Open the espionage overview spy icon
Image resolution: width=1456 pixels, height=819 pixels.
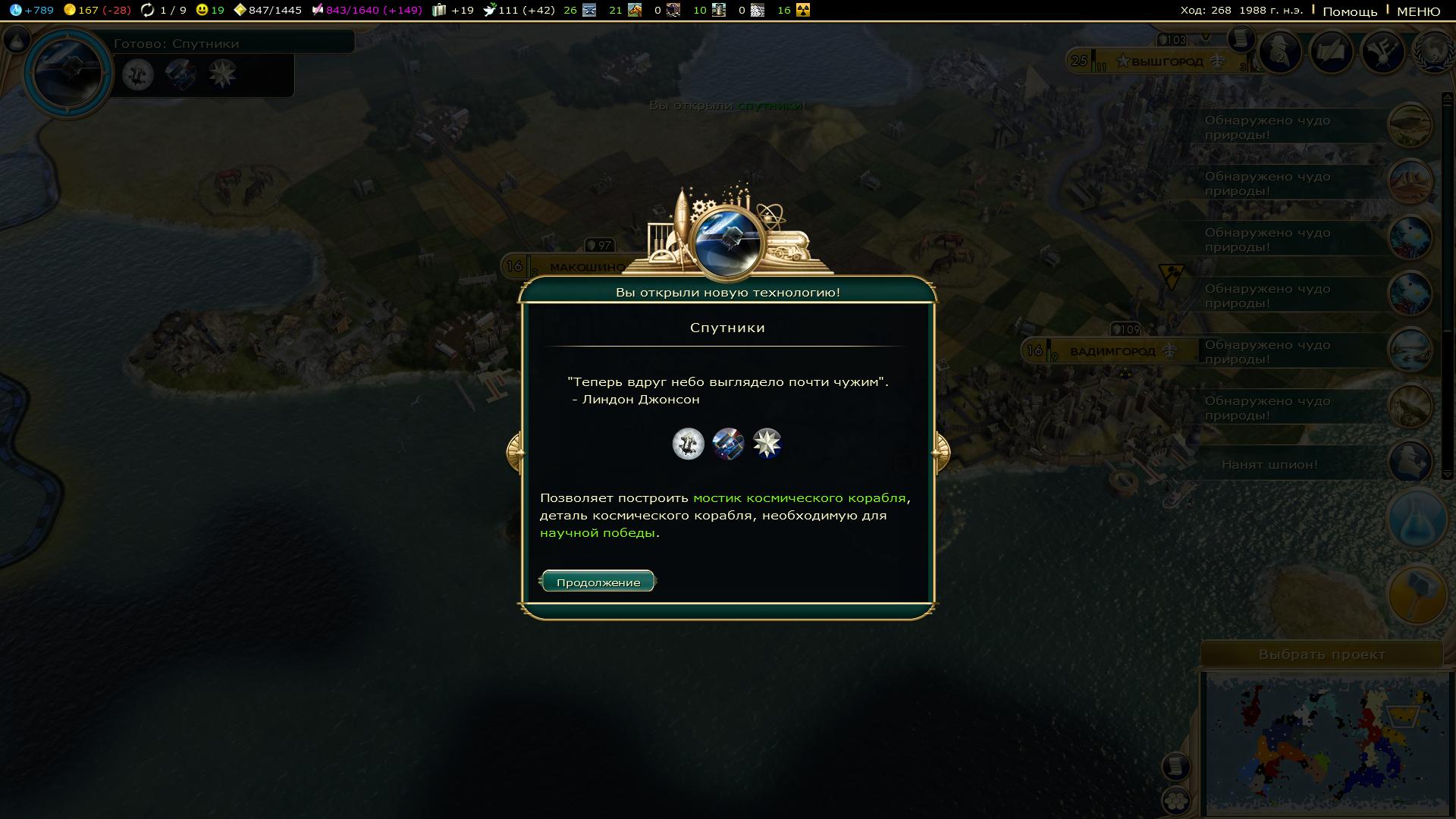[x=1280, y=52]
